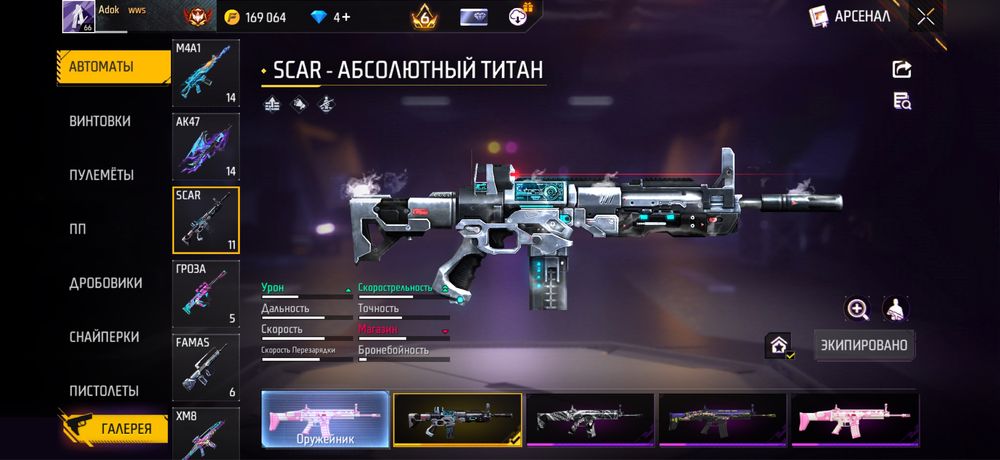Viewport: 1000px width, 460px height.
Task: Share the weapon skin
Action: click(x=901, y=69)
